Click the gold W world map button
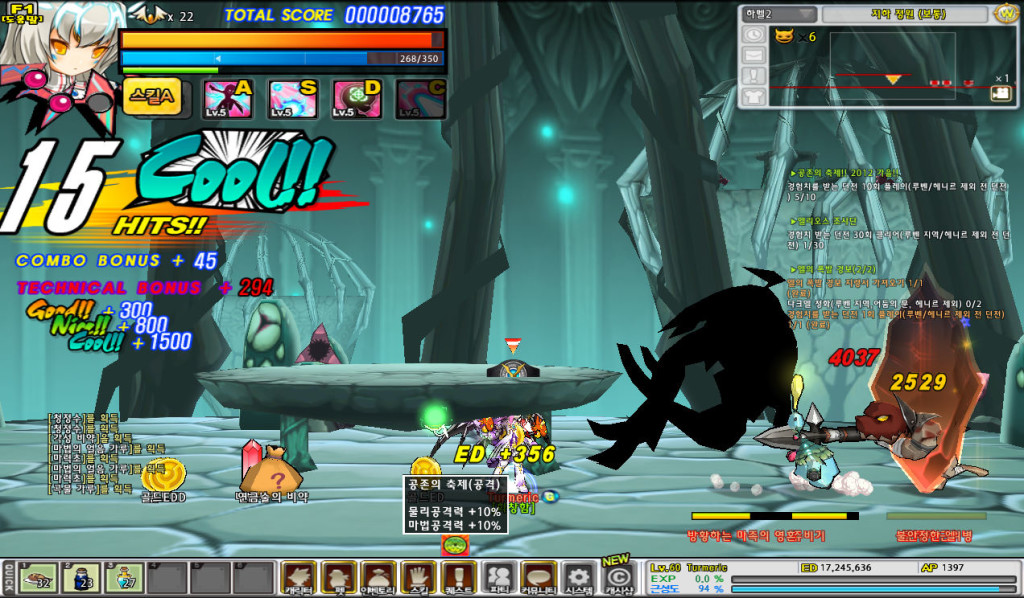1024x598 pixels. click(x=1005, y=14)
